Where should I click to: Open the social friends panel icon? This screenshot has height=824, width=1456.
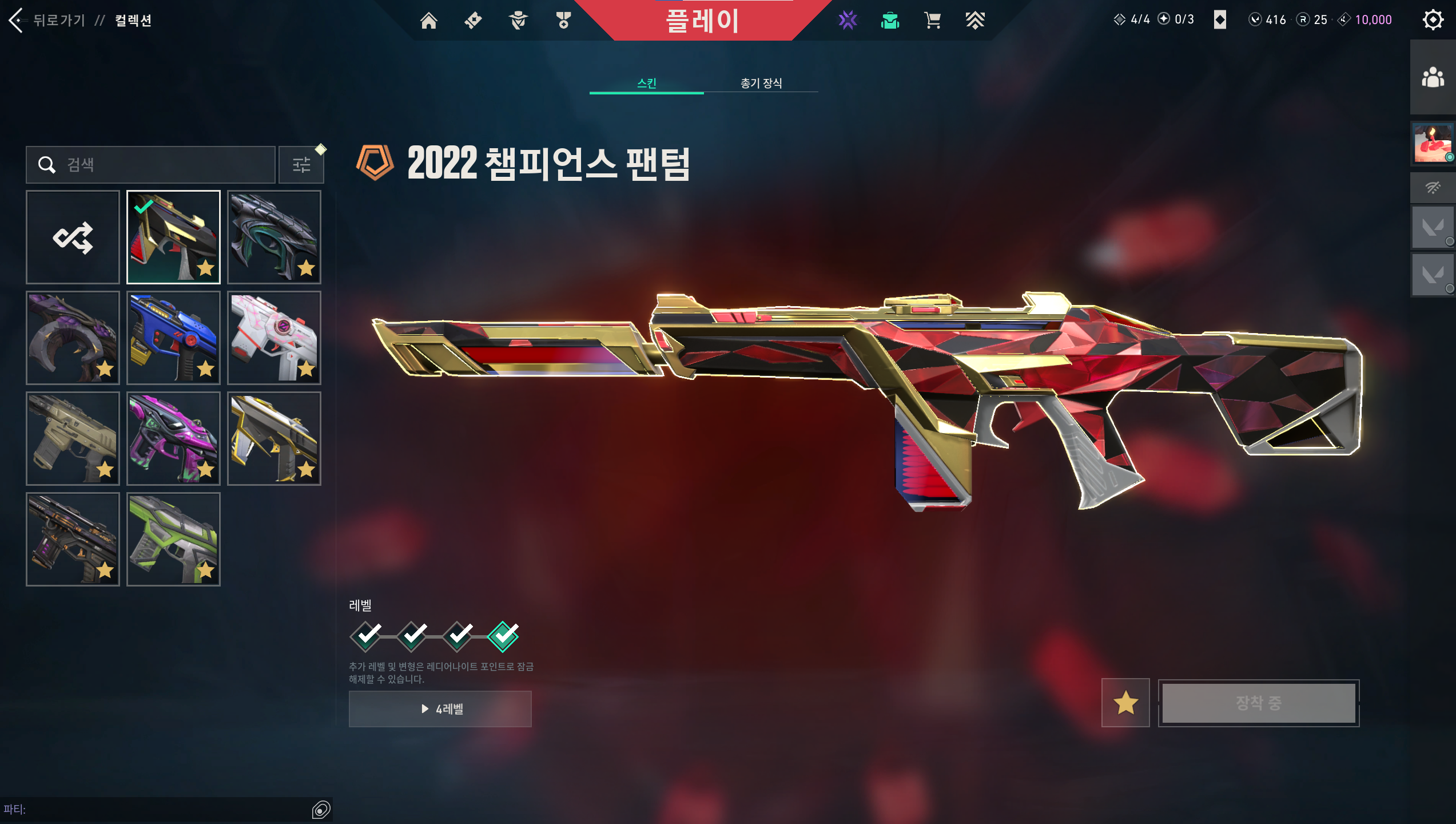[1433, 77]
